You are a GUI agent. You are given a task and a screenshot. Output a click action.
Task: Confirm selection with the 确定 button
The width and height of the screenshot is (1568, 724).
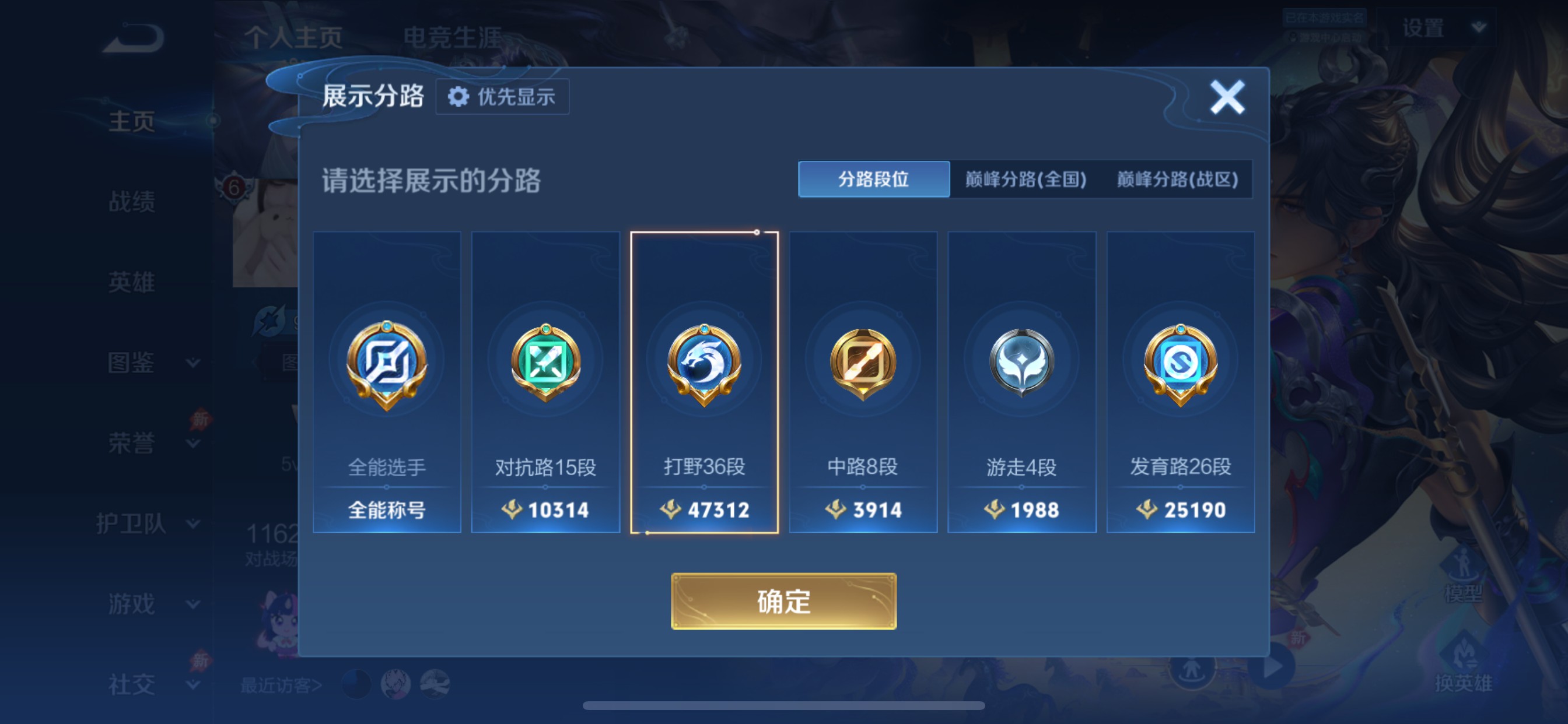click(x=783, y=601)
